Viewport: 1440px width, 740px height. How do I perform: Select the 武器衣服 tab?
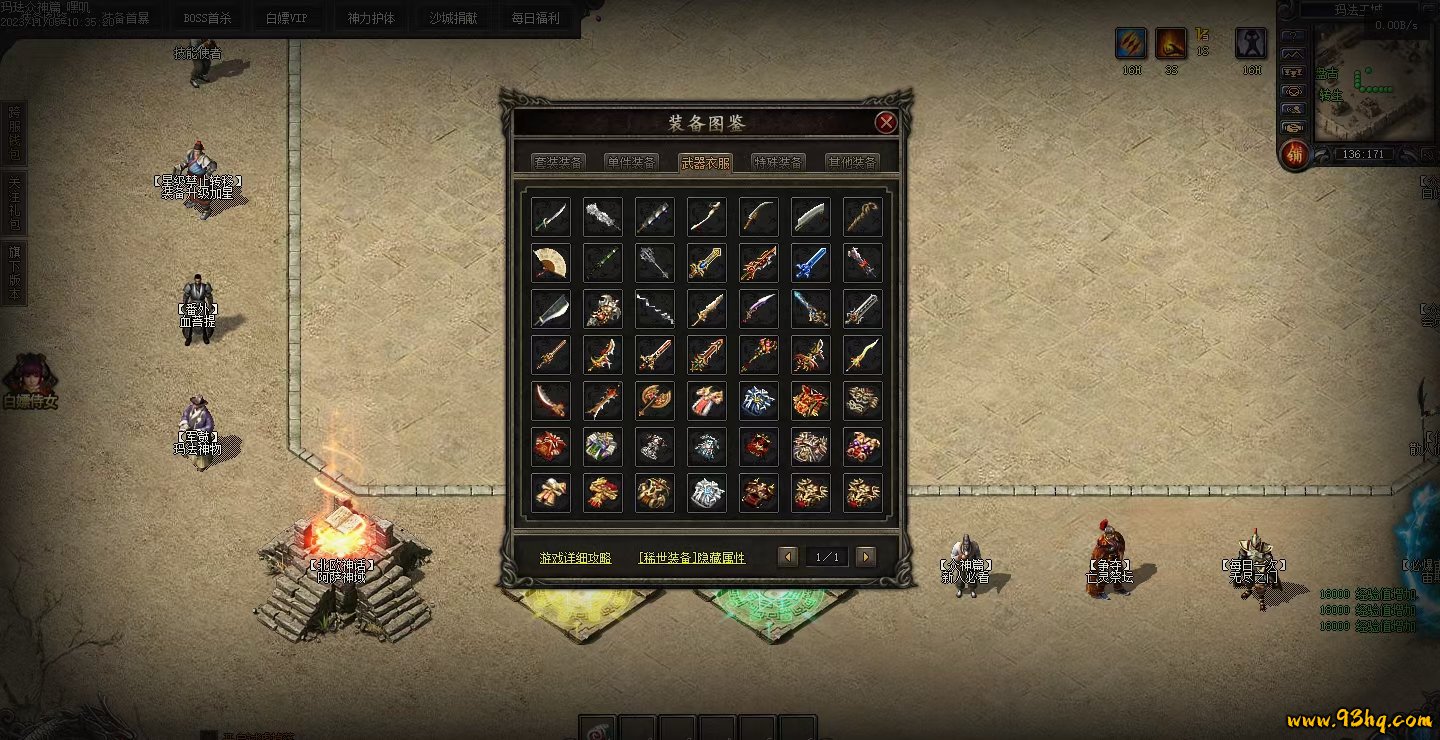point(705,162)
